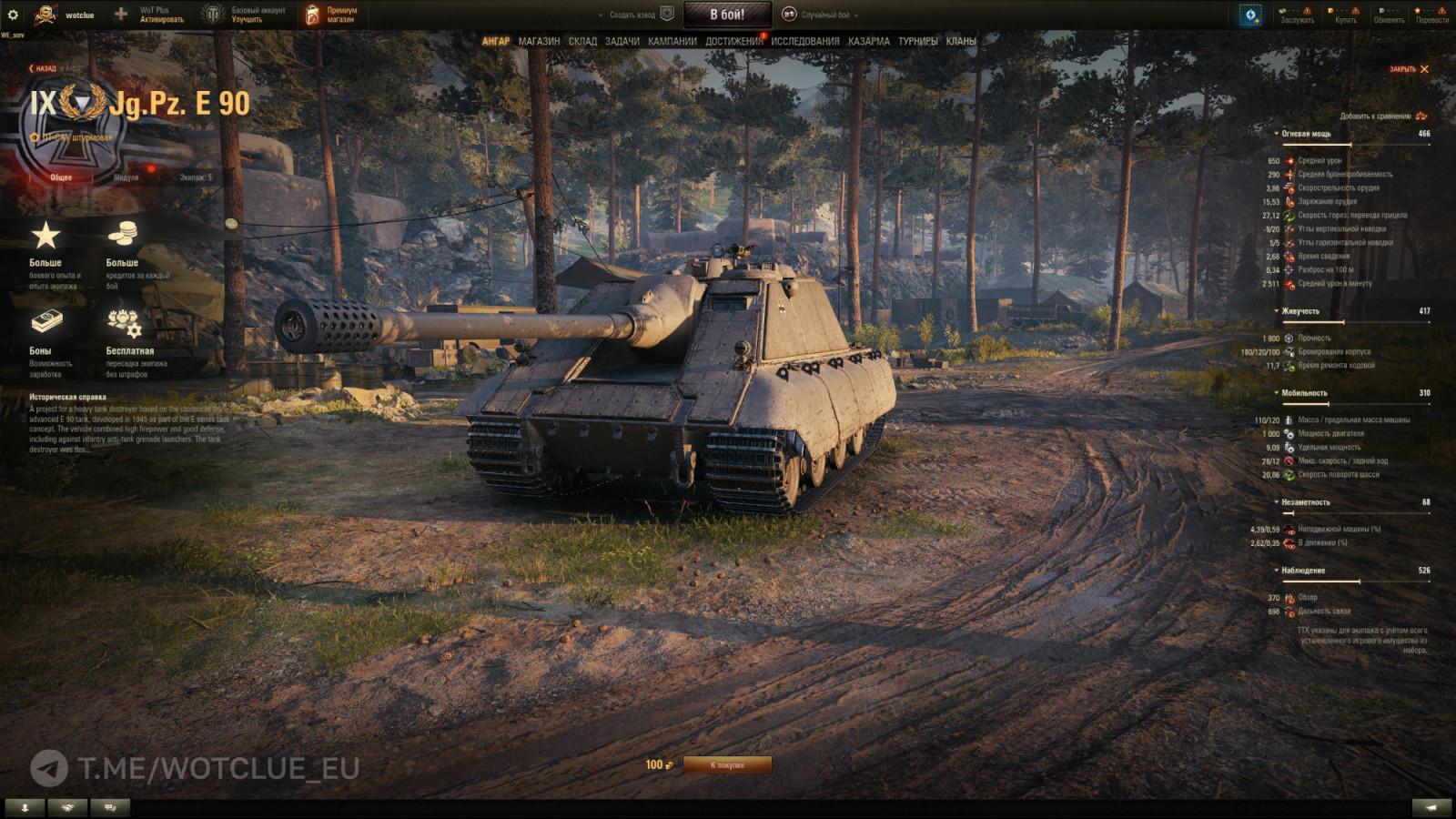Screen dimensions: 1456x819
Task: Open the МАГАЗИН menu item
Action: coord(541,41)
